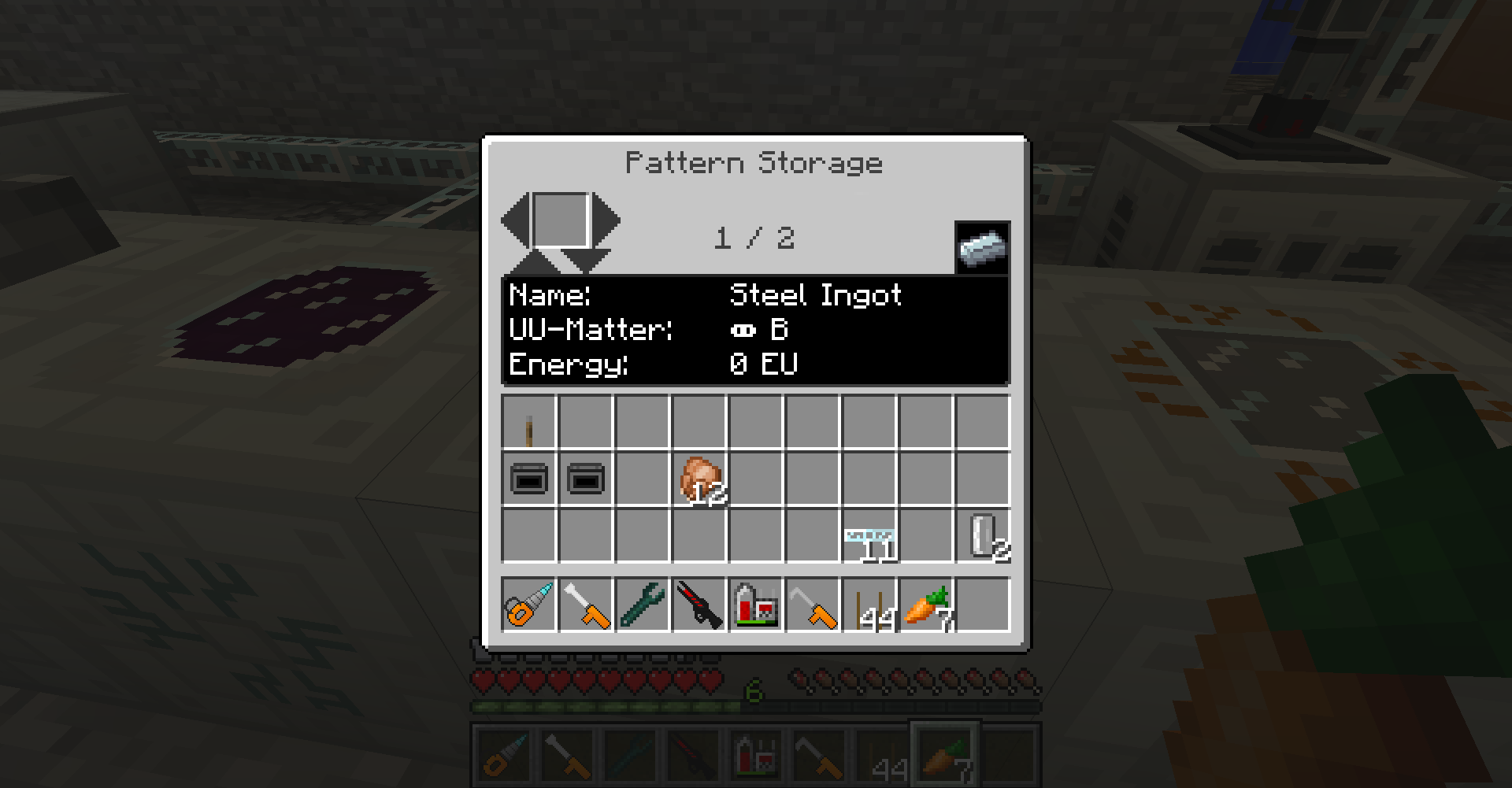Select the Steel Ingot pattern icon

pyautogui.click(x=982, y=248)
